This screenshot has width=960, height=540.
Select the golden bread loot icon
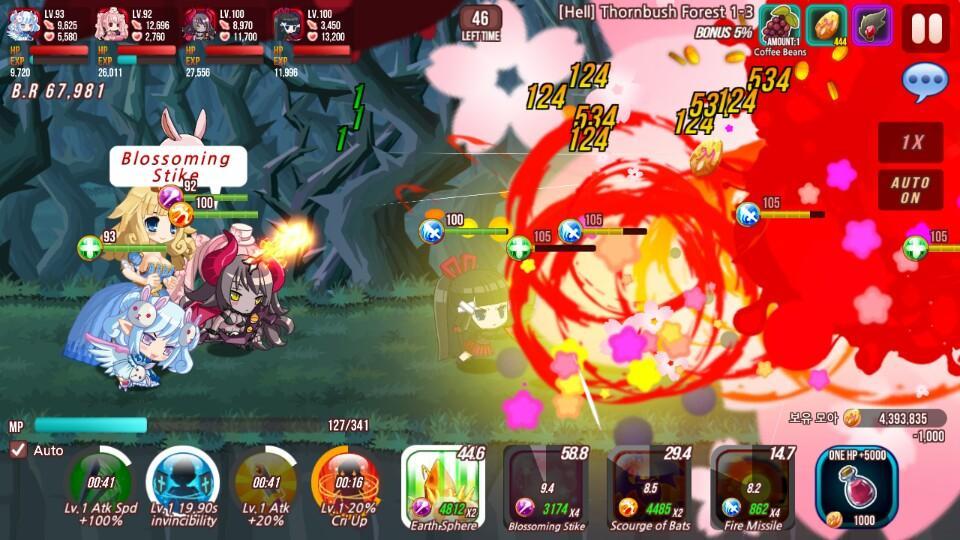[x=826, y=25]
